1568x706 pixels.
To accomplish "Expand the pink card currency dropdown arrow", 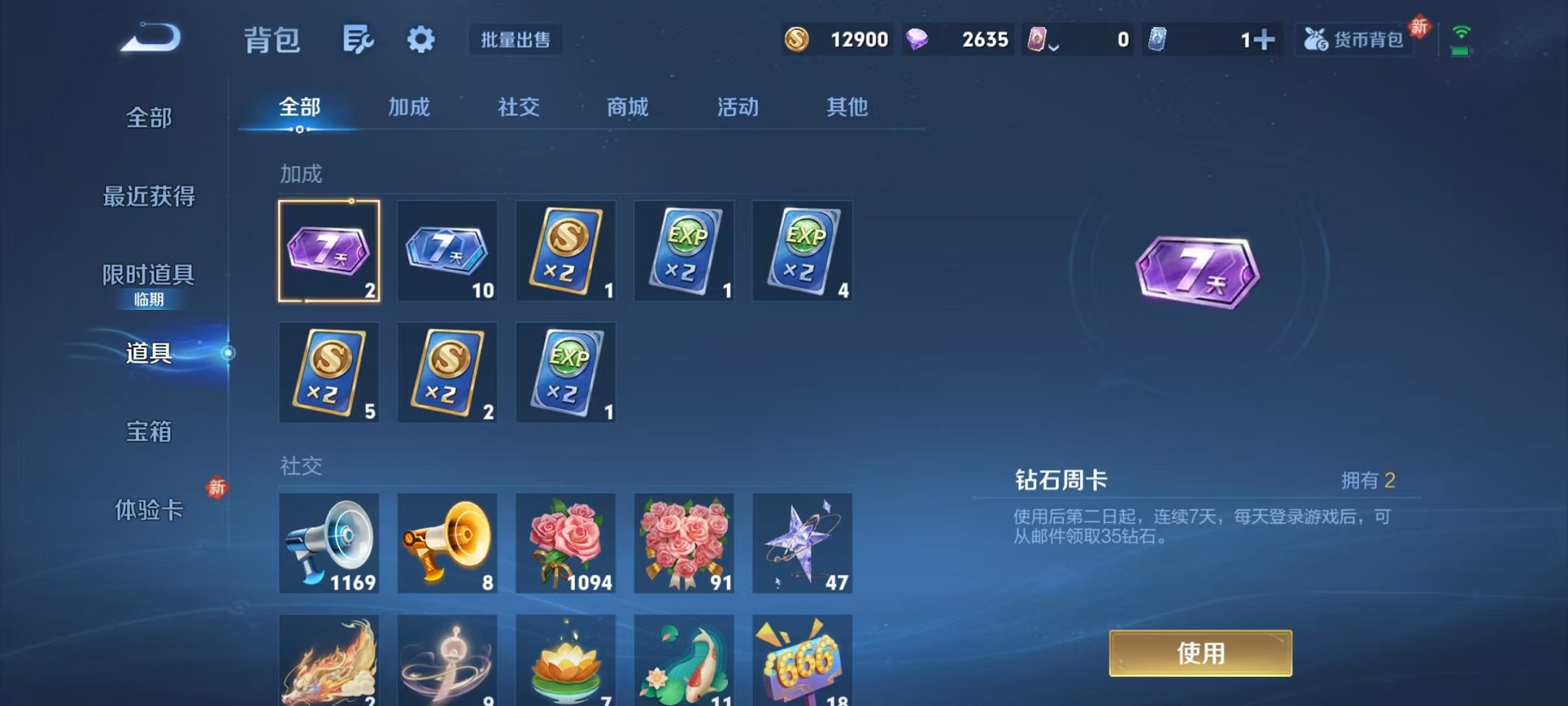I will pos(1053,46).
